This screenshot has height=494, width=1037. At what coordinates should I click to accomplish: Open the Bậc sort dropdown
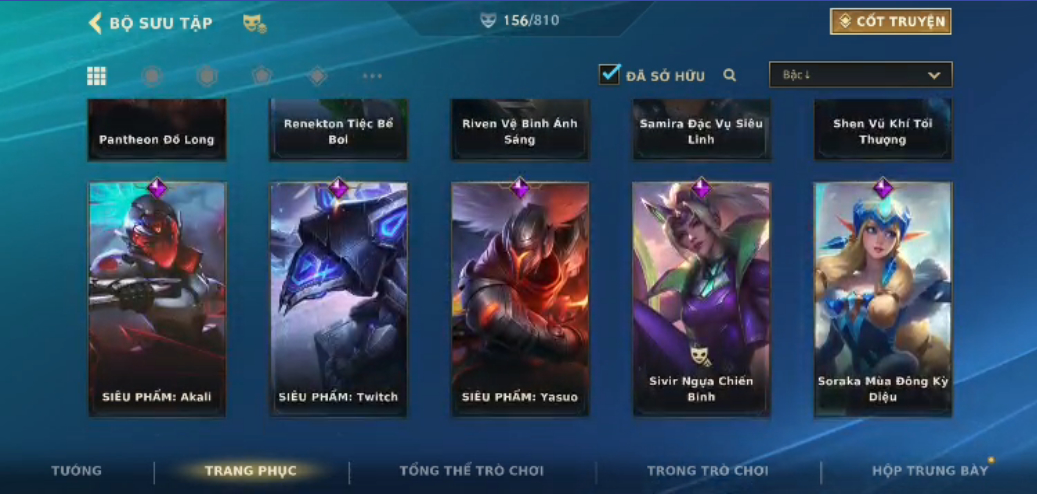point(860,75)
